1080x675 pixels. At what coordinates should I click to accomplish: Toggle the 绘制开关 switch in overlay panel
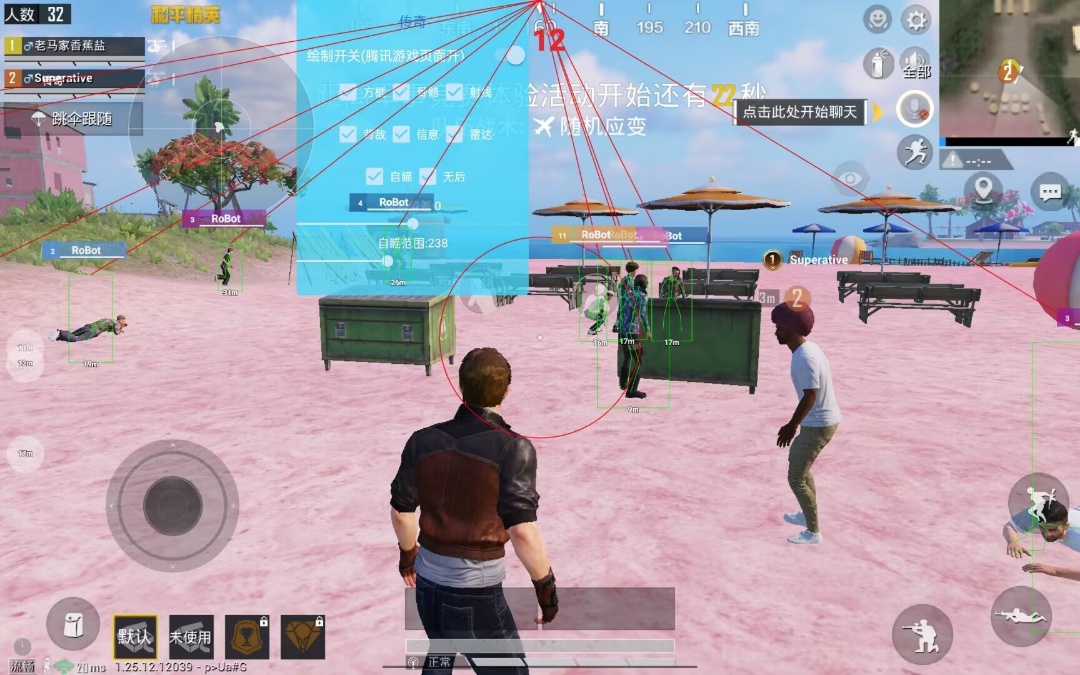point(514,56)
